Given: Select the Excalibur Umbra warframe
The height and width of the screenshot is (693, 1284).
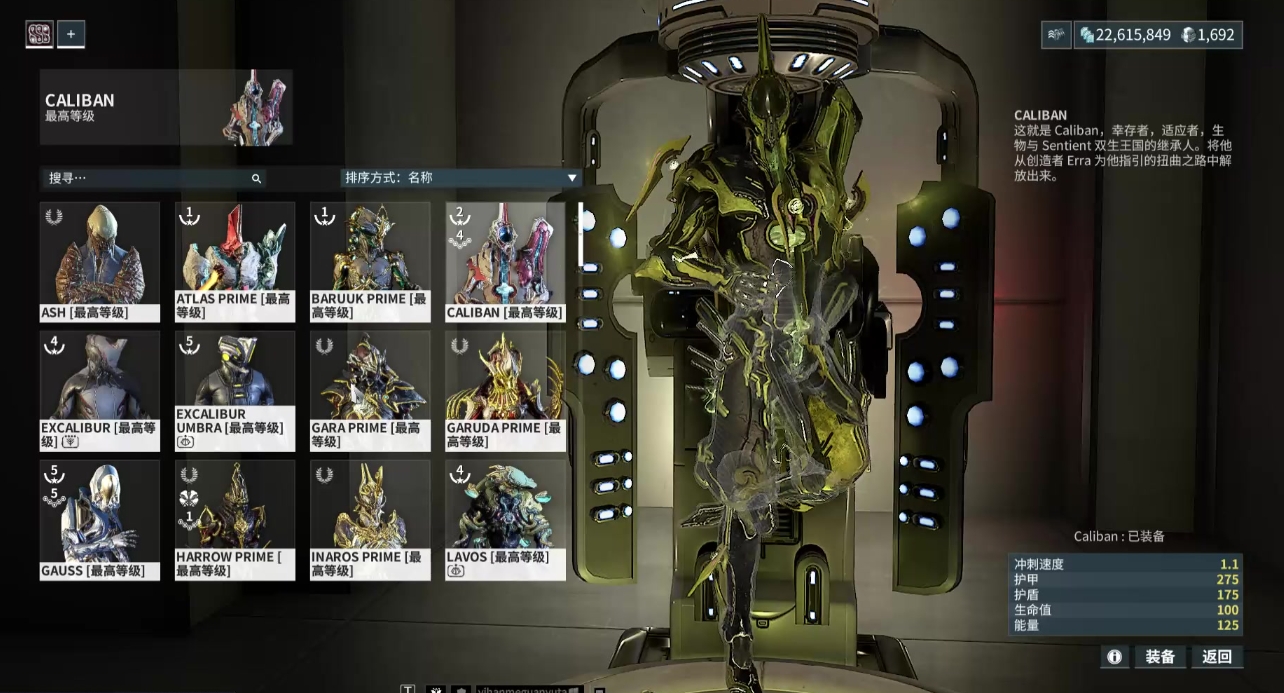Looking at the screenshot, I should pyautogui.click(x=235, y=391).
